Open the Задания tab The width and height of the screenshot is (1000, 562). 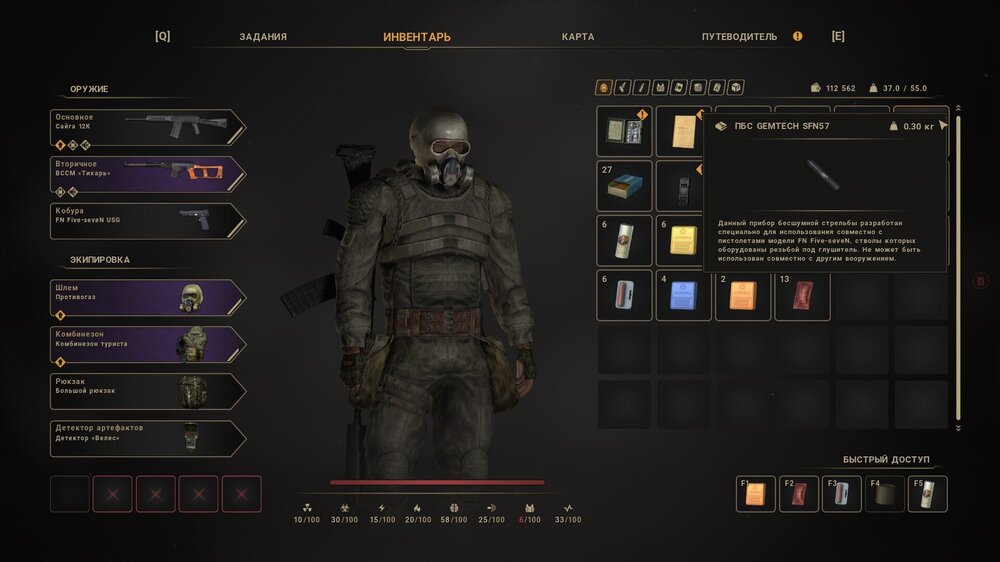click(x=263, y=37)
